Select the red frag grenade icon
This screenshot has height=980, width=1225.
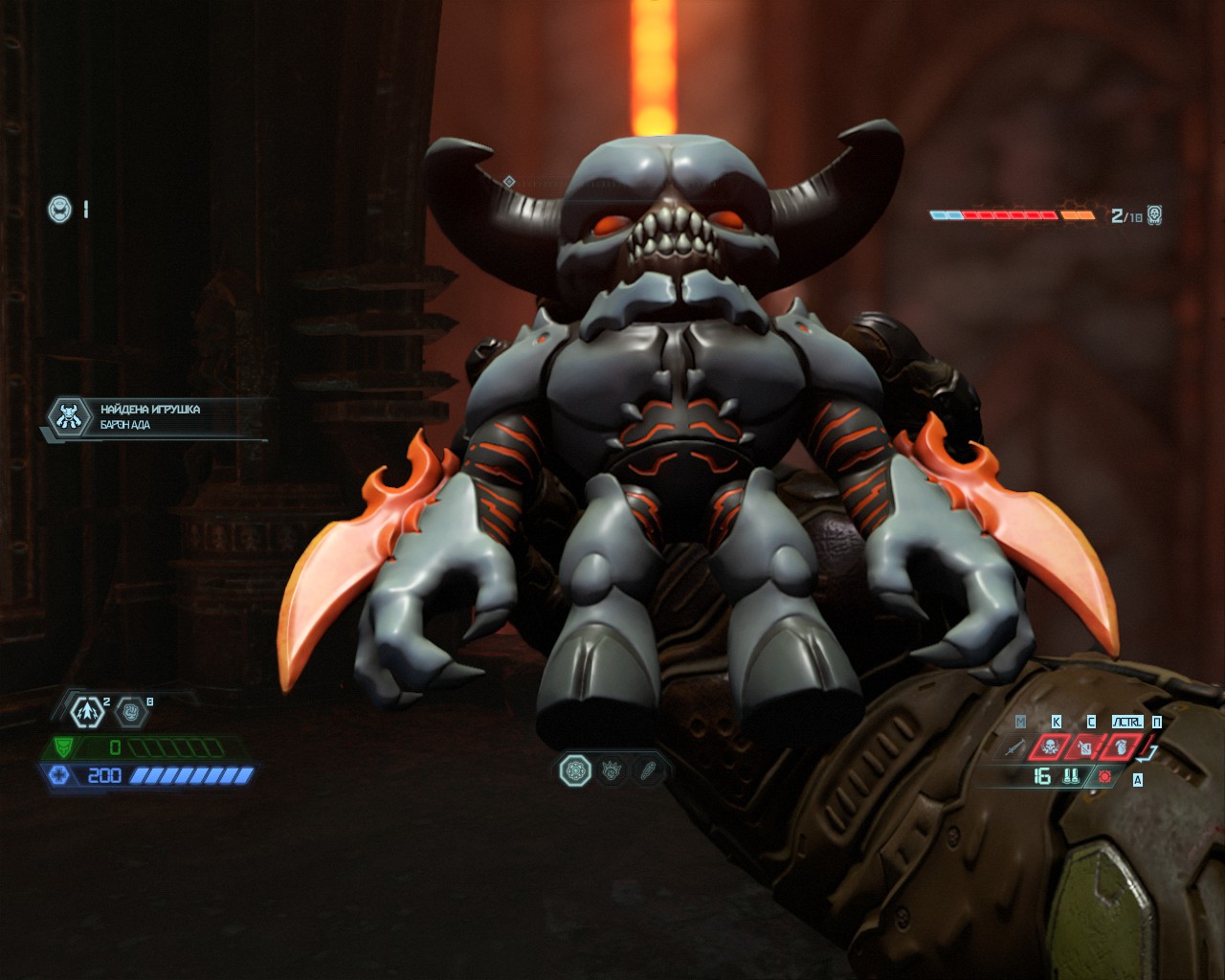[1105, 776]
